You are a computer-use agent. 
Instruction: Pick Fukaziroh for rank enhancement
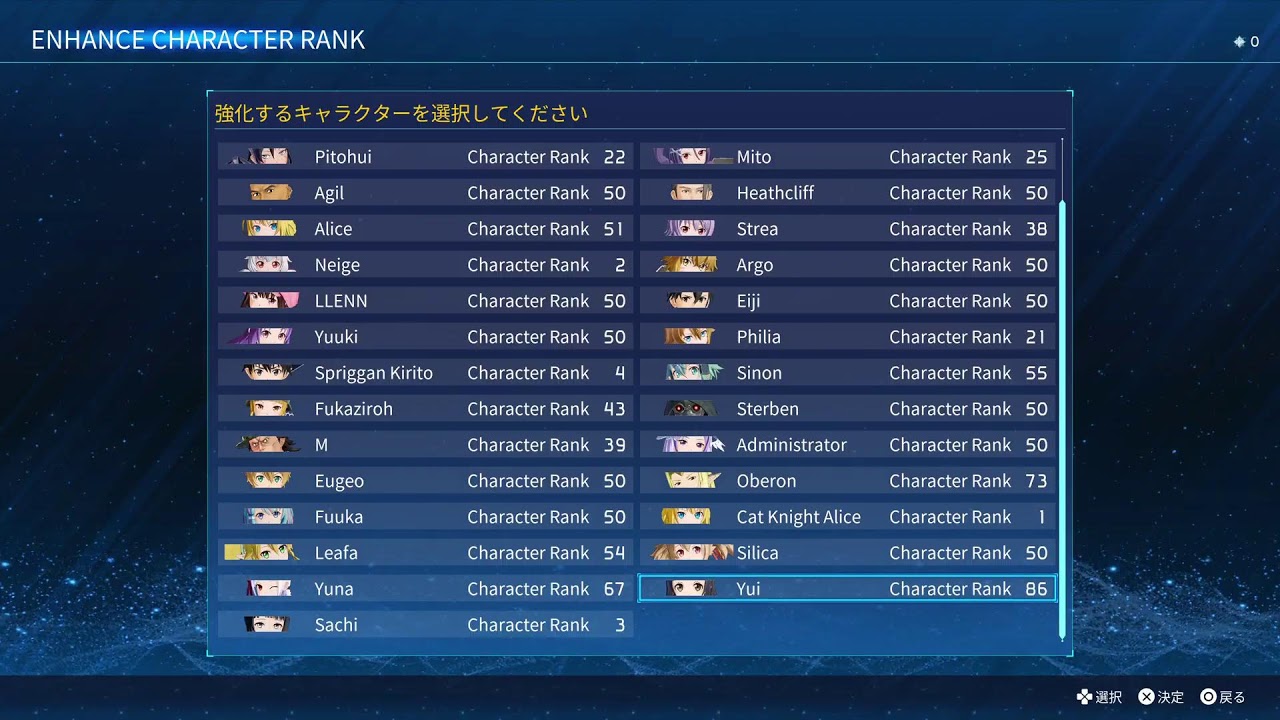pos(425,409)
